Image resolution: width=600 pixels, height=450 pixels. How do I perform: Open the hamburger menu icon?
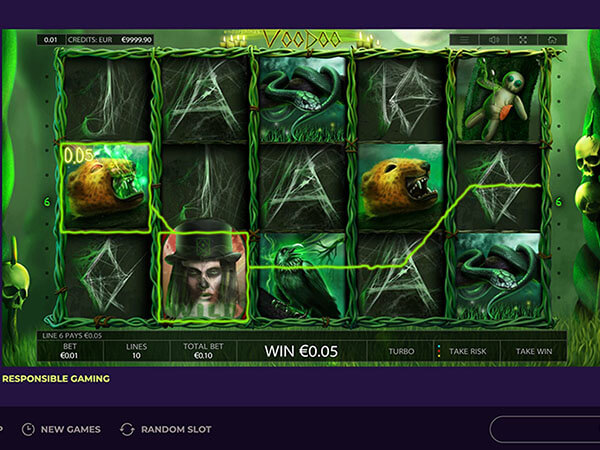(x=464, y=40)
